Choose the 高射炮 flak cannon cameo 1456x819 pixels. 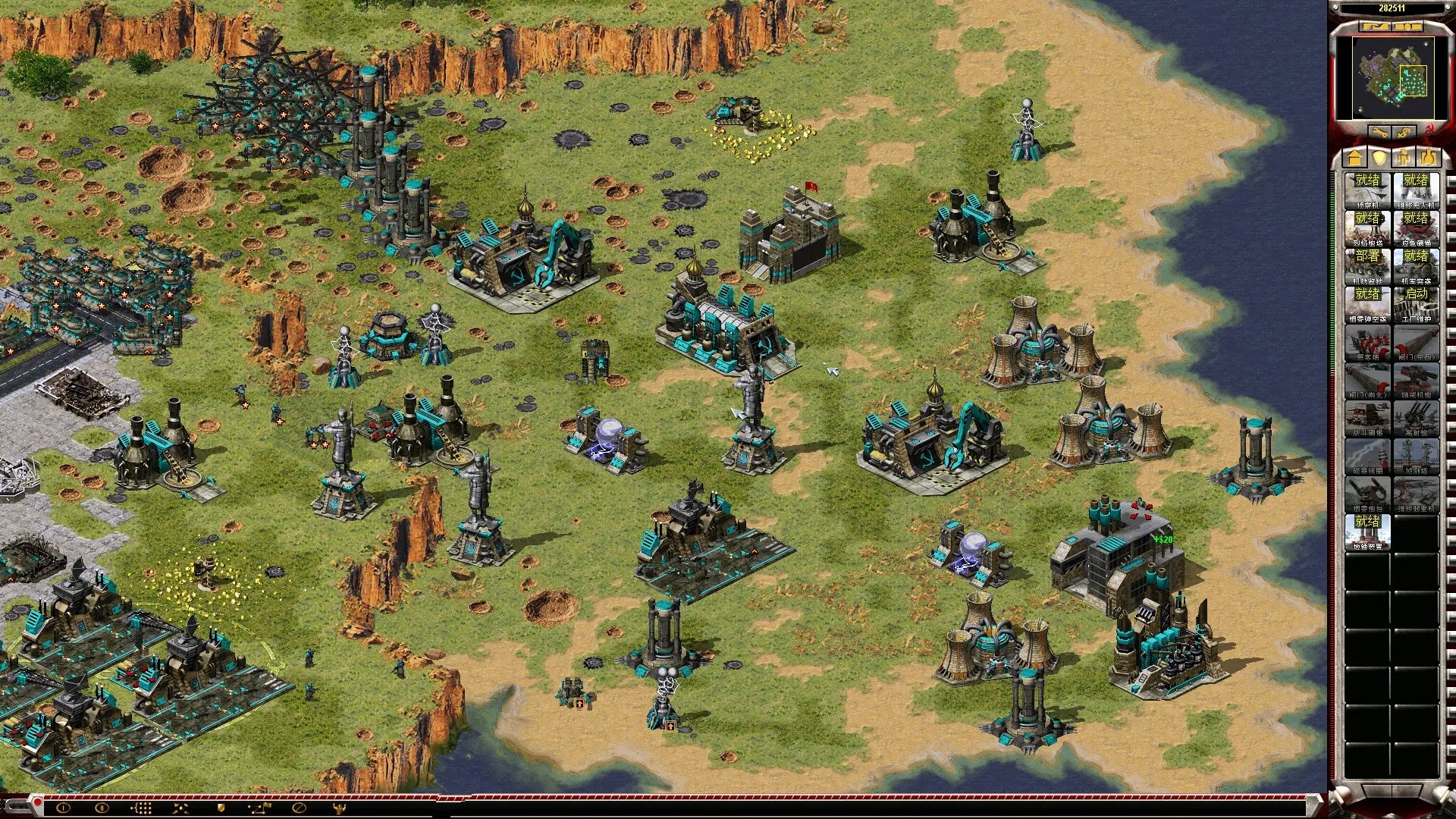tap(1416, 417)
